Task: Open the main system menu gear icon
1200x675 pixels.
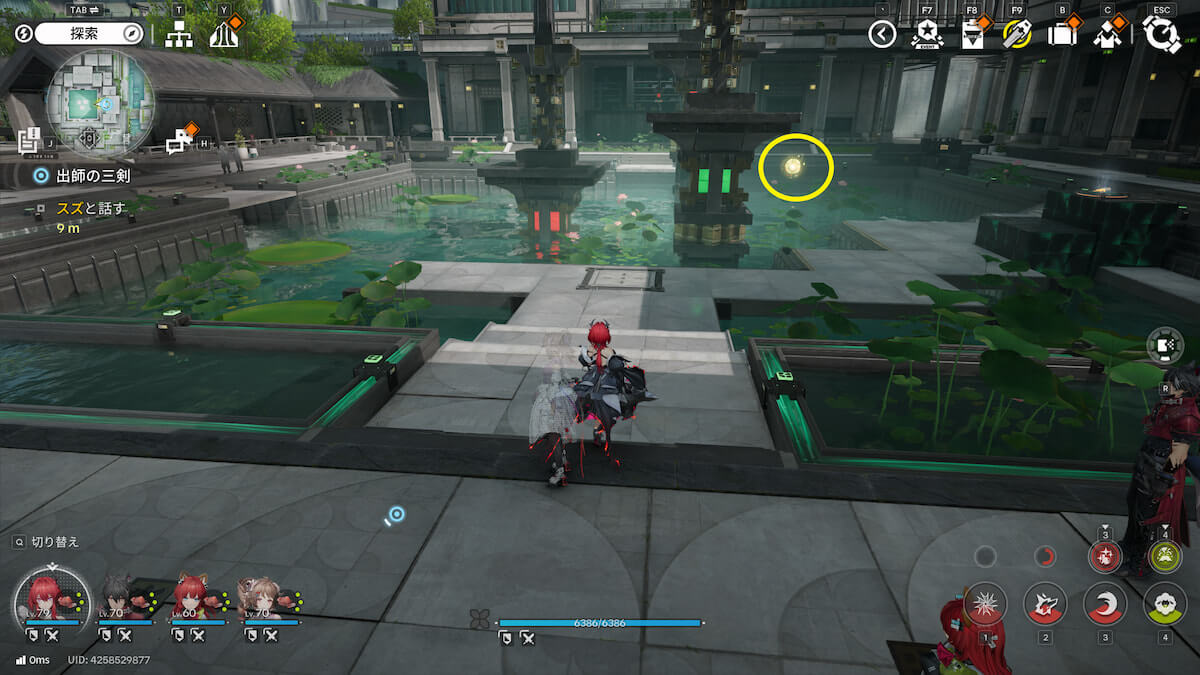Action: [x=1162, y=34]
